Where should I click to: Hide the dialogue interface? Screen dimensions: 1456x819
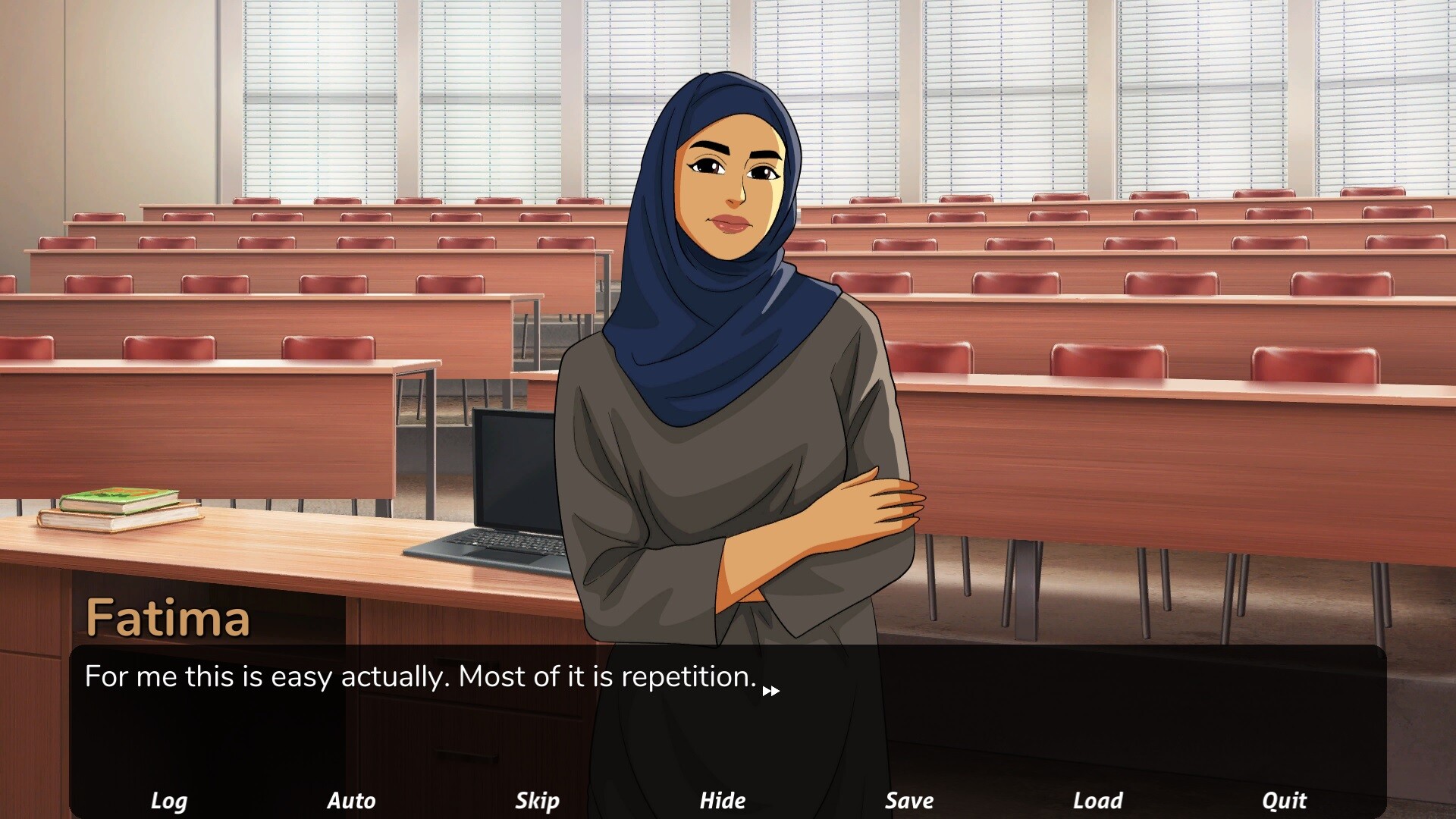tap(723, 800)
